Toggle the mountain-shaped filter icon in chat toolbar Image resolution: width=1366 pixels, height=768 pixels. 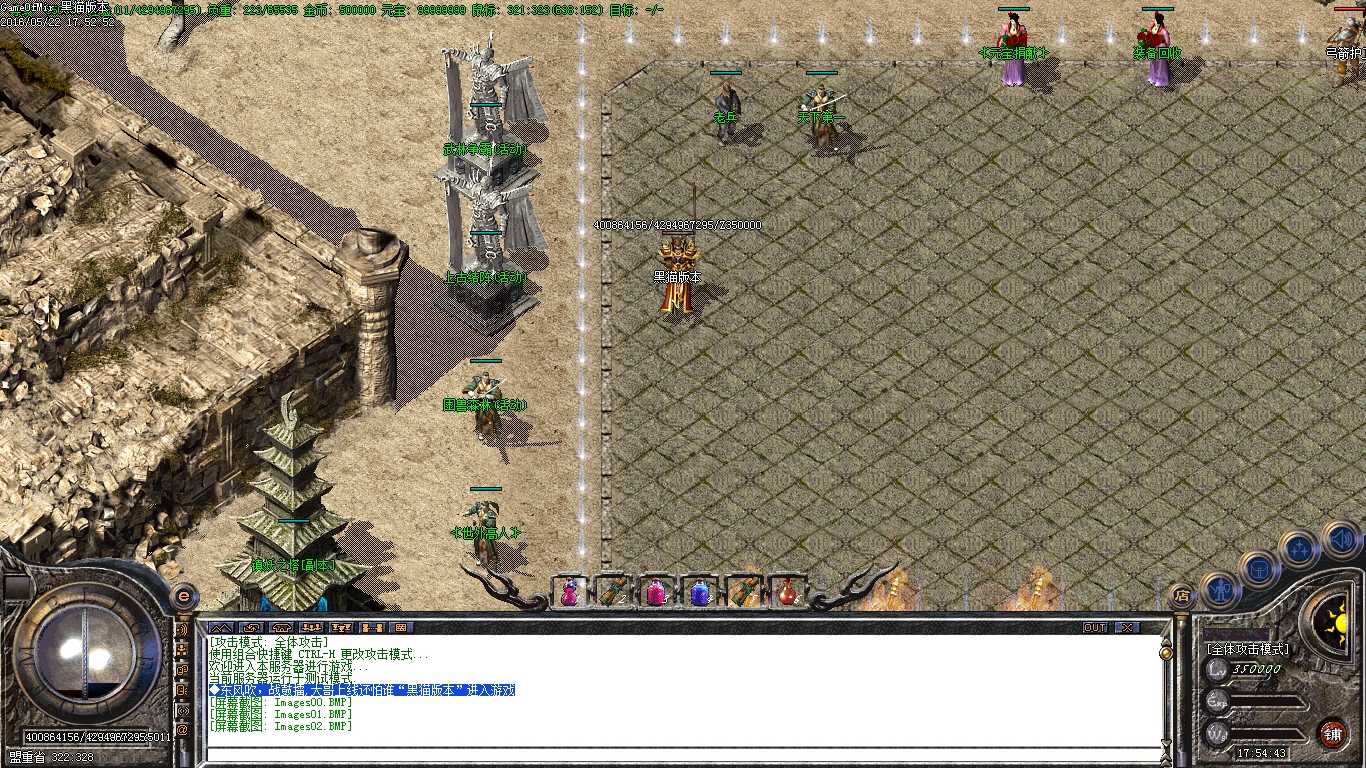point(220,627)
